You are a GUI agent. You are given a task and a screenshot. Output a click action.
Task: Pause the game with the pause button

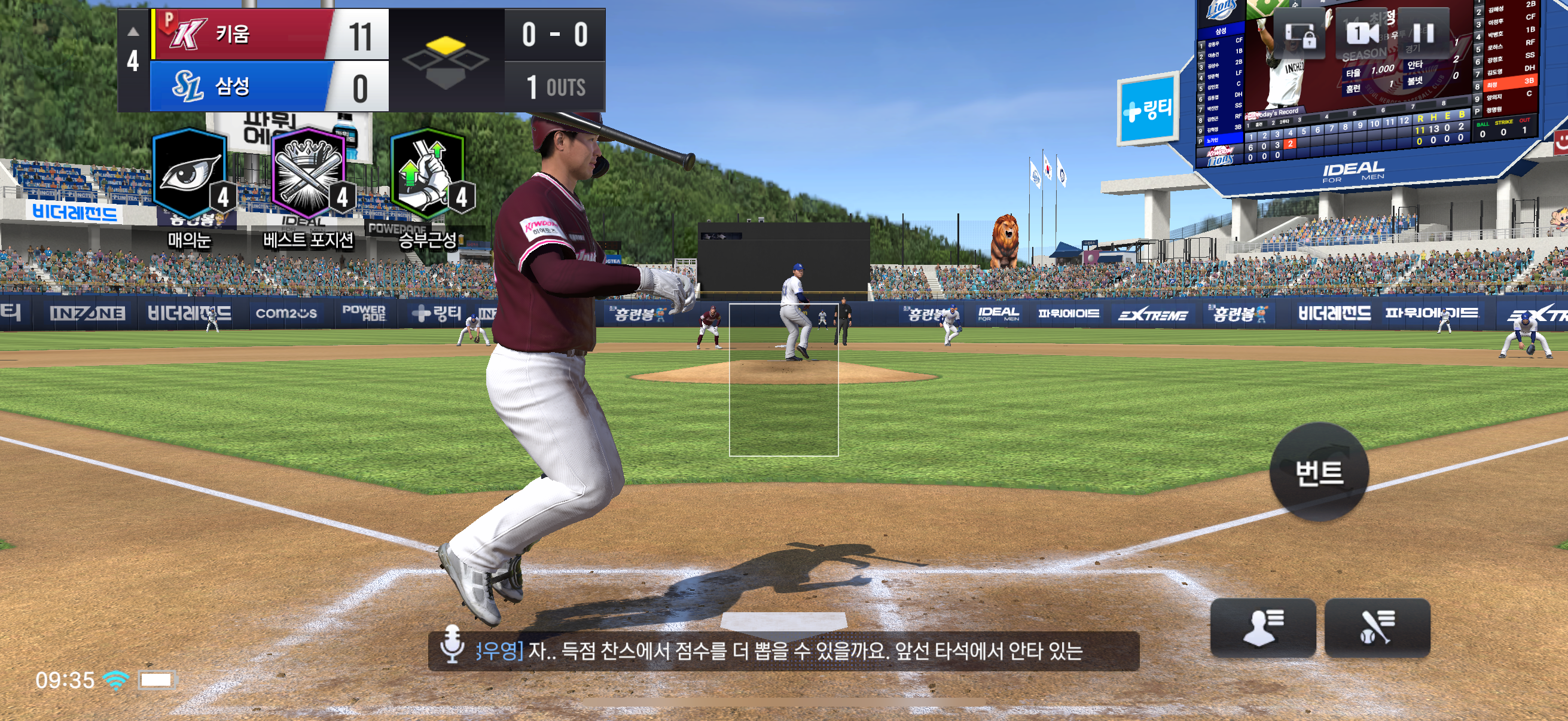(1423, 33)
